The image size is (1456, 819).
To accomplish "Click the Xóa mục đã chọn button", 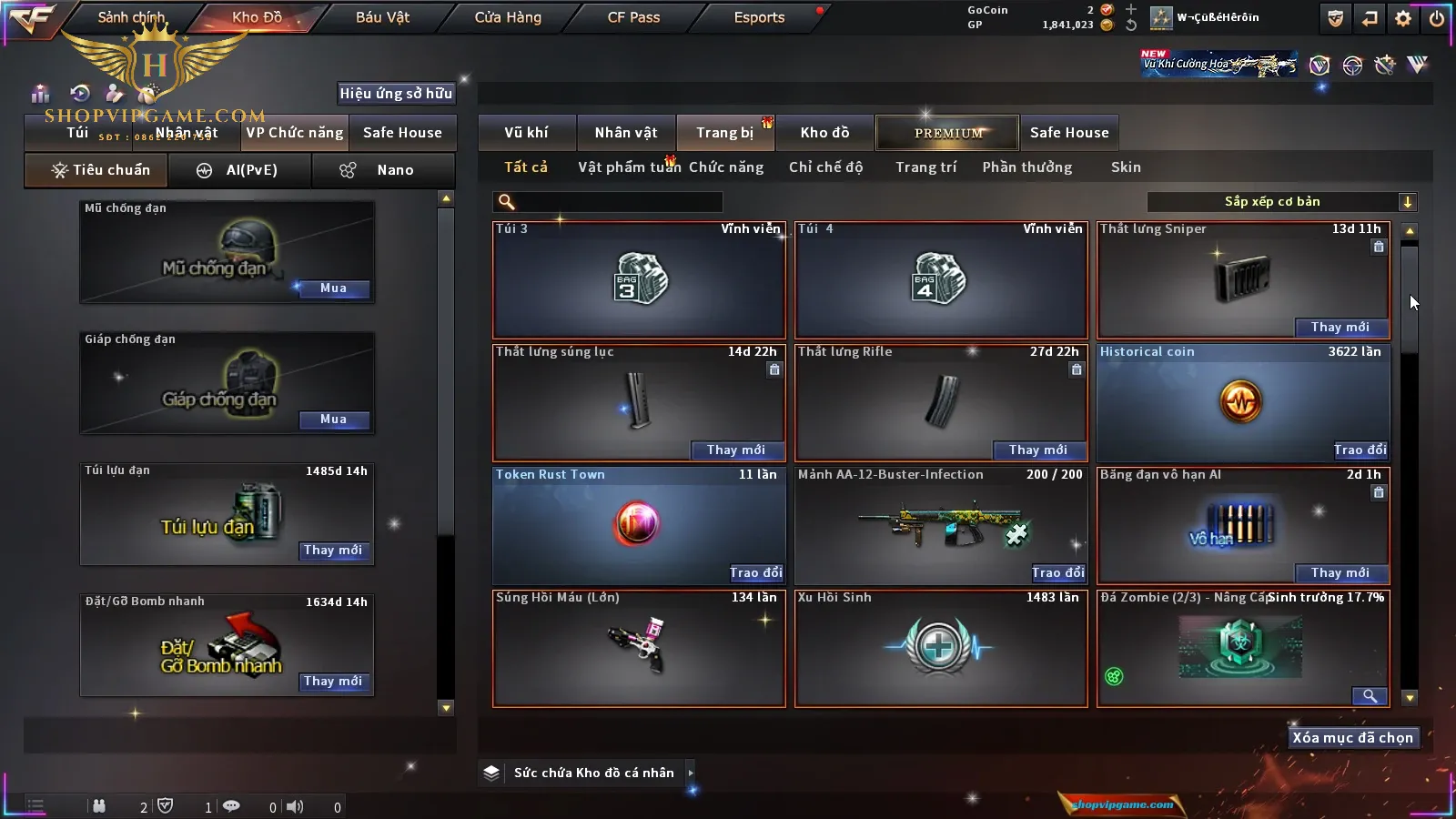I will tap(1352, 738).
